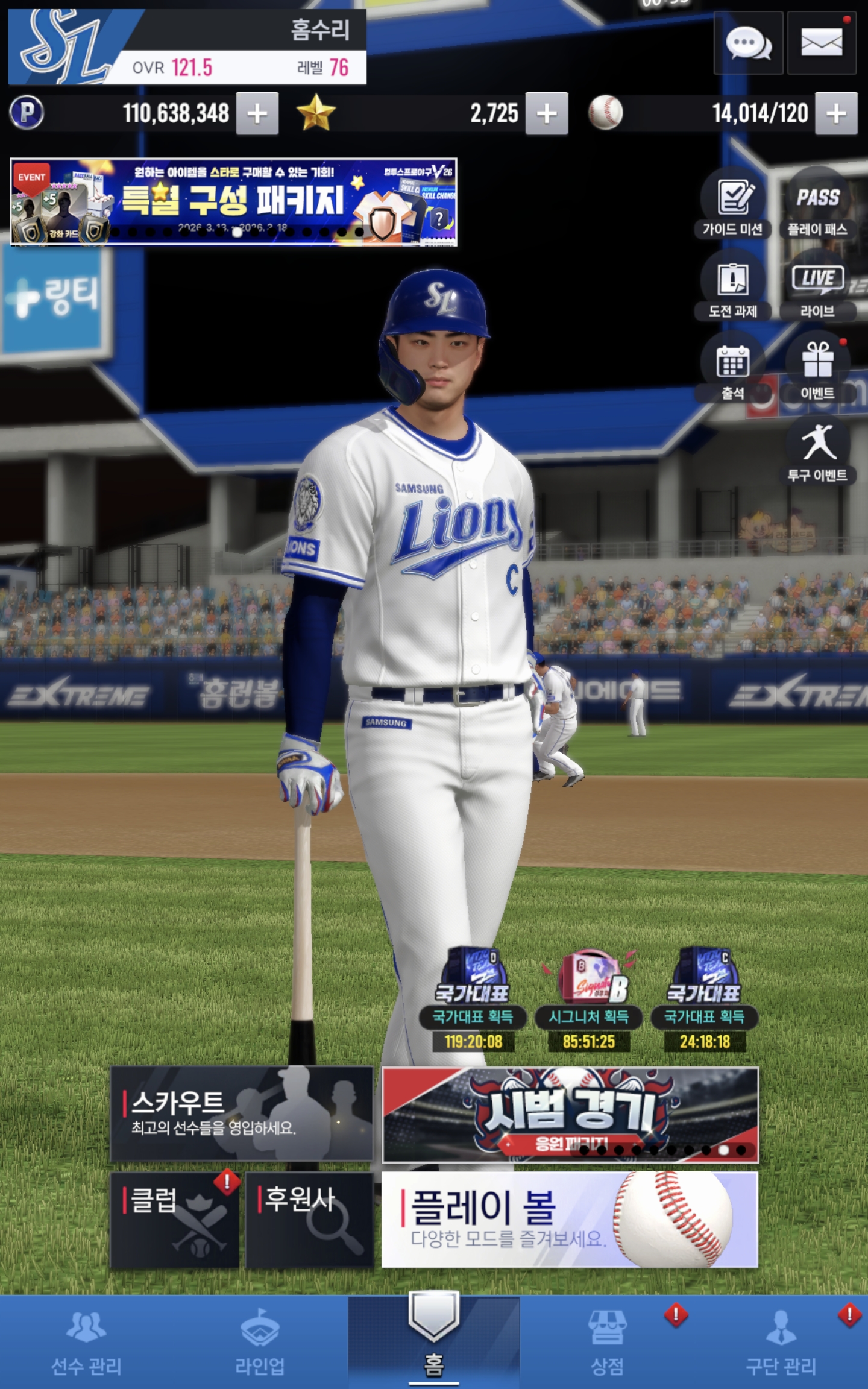The image size is (868, 1389).
Task: Open the 스카우트 scout panel
Action: tap(241, 1114)
